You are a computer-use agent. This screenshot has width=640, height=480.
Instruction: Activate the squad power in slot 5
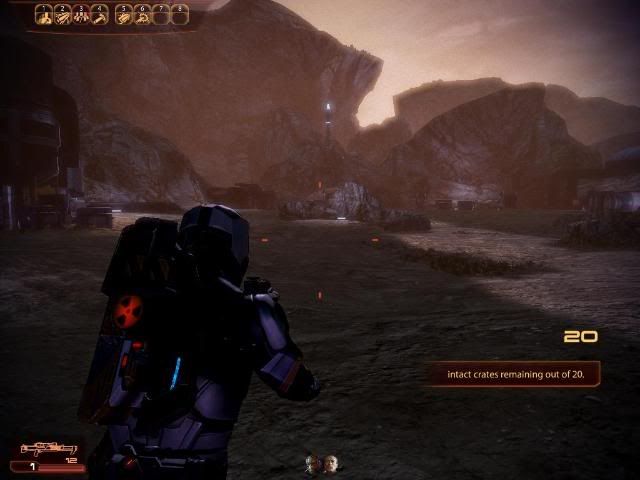pyautogui.click(x=124, y=15)
